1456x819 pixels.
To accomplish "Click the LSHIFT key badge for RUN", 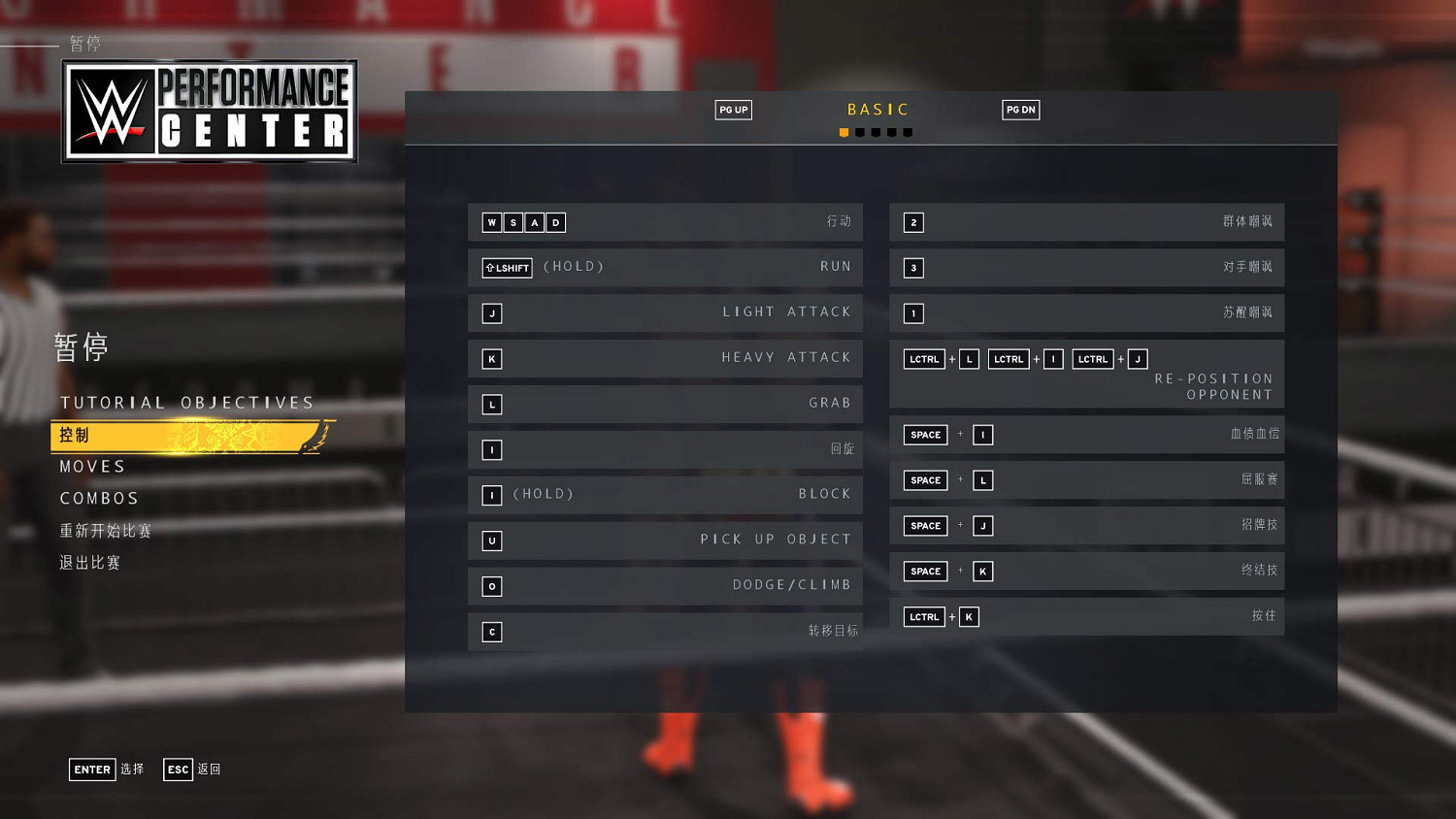I will click(x=507, y=267).
